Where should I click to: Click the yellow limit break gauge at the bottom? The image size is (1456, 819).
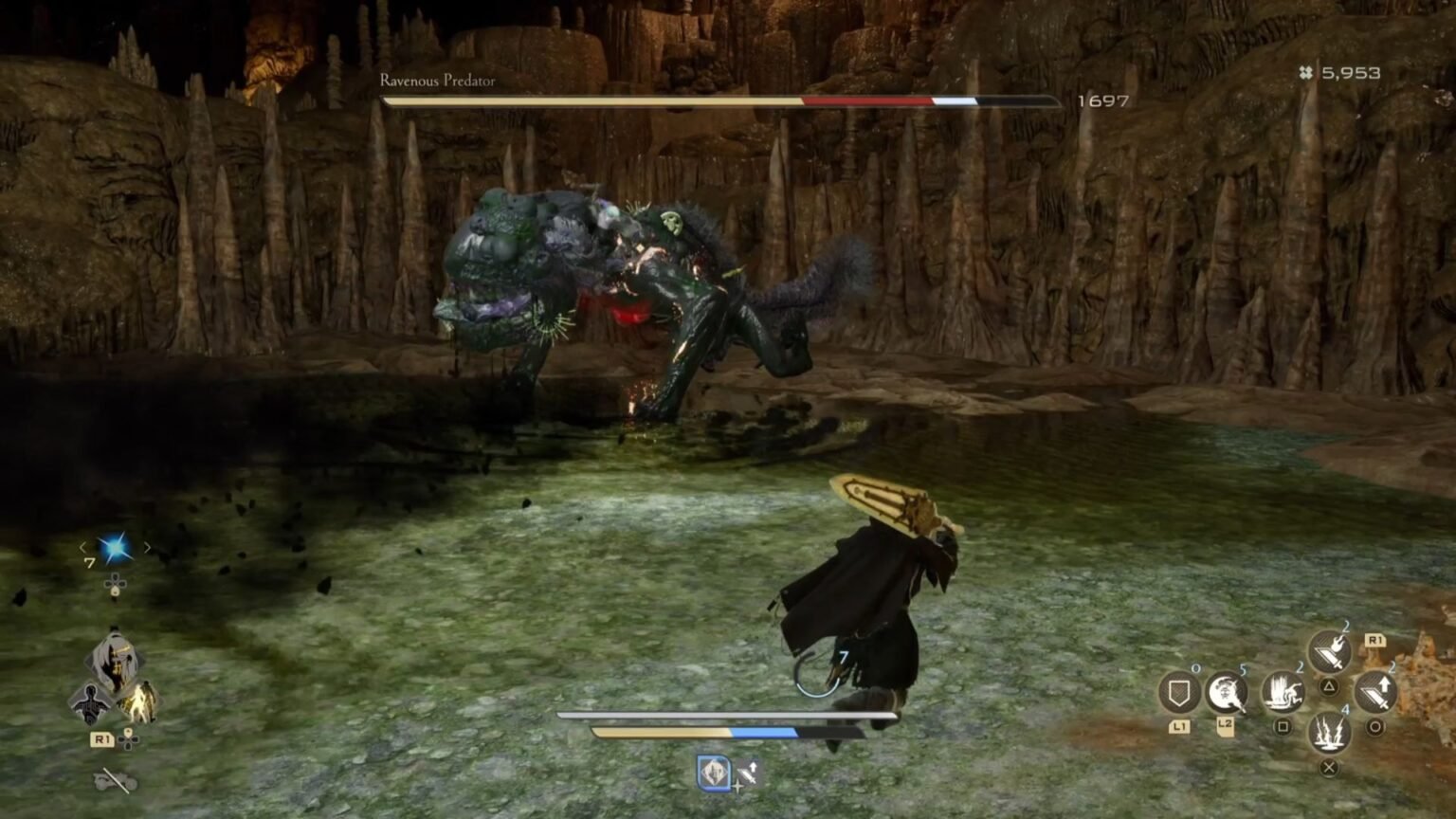tap(664, 732)
